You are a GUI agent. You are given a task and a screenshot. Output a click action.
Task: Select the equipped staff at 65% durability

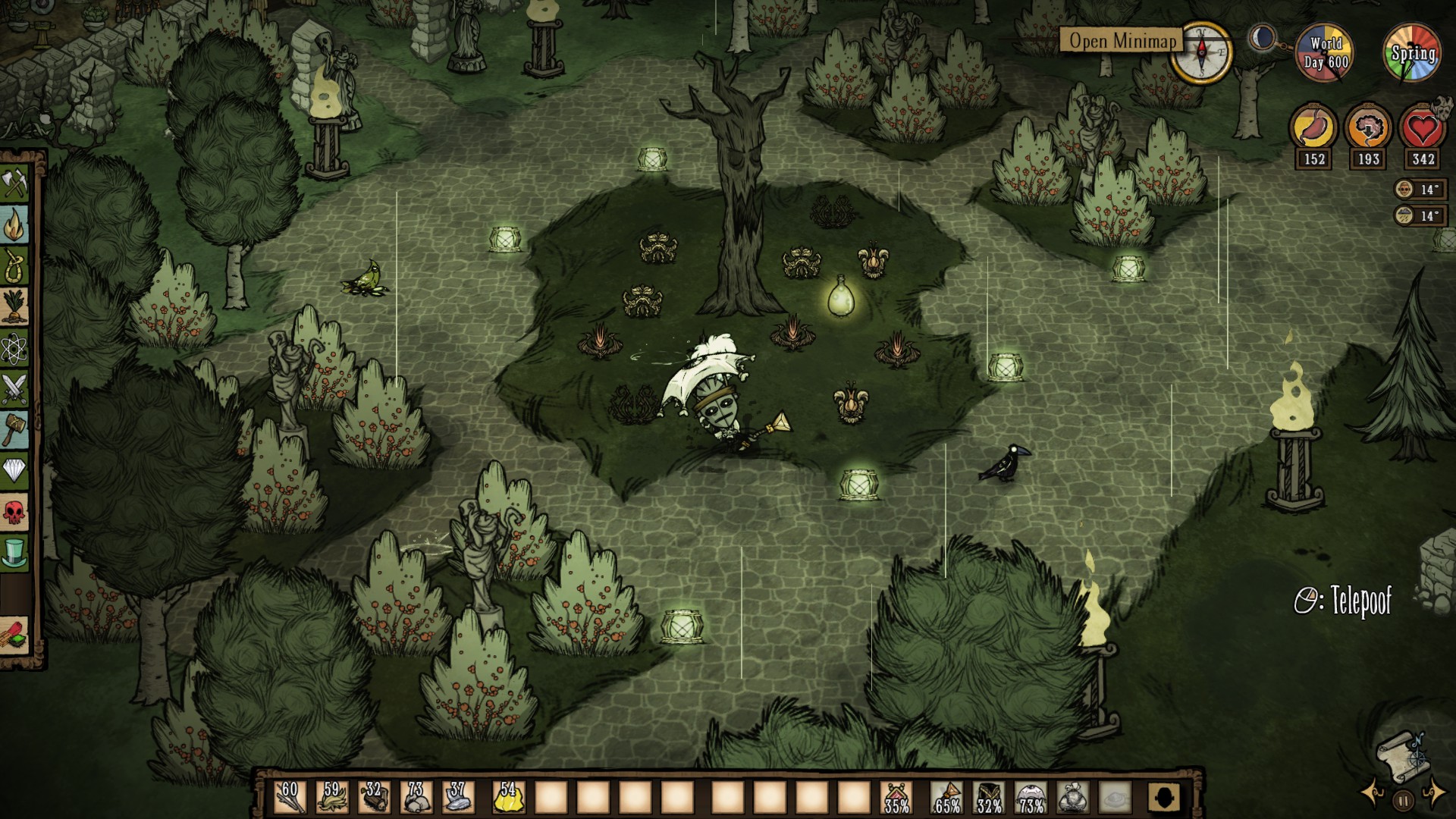pos(947,798)
